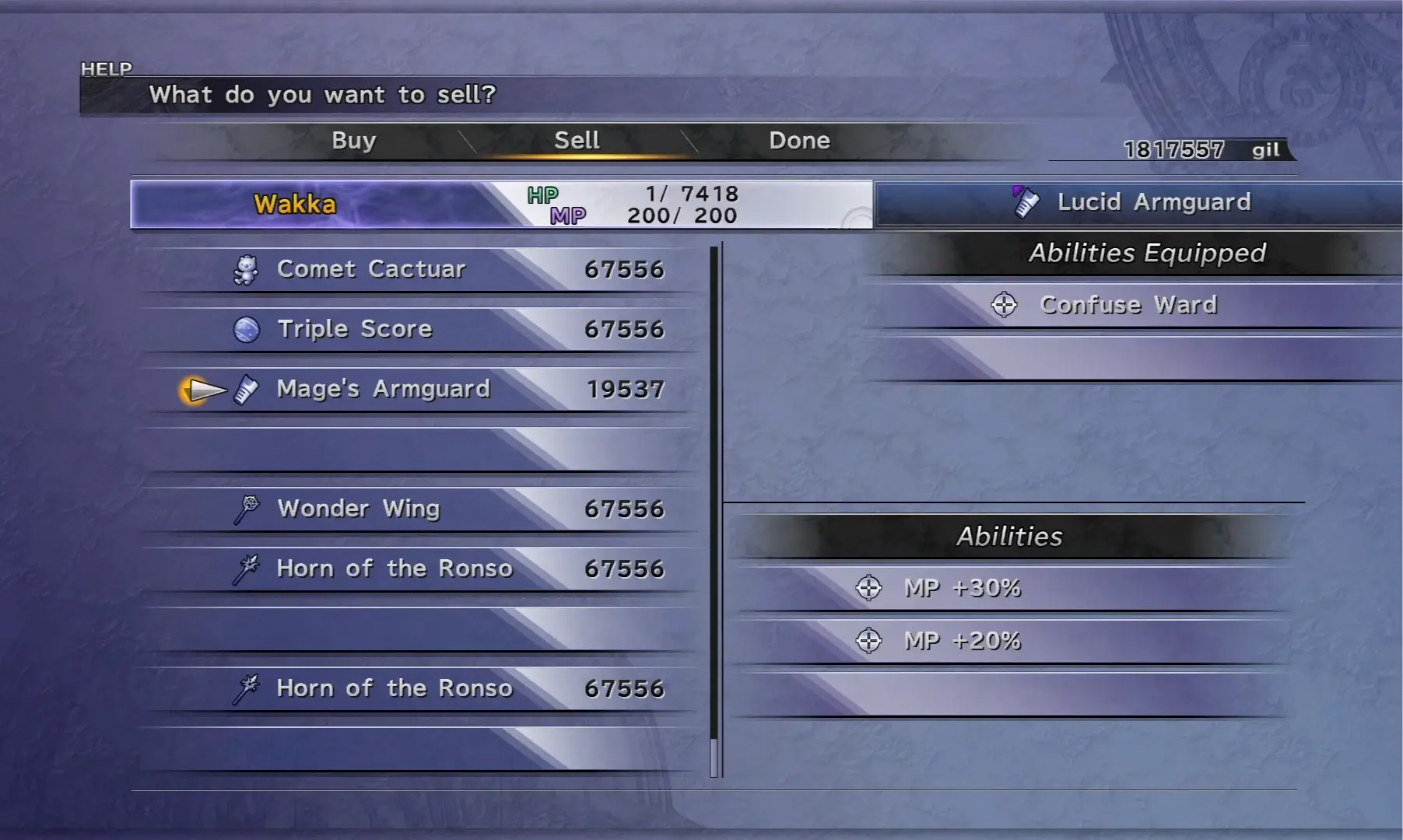
Task: Toggle the Confuse Ward equipped ability
Action: click(1126, 305)
